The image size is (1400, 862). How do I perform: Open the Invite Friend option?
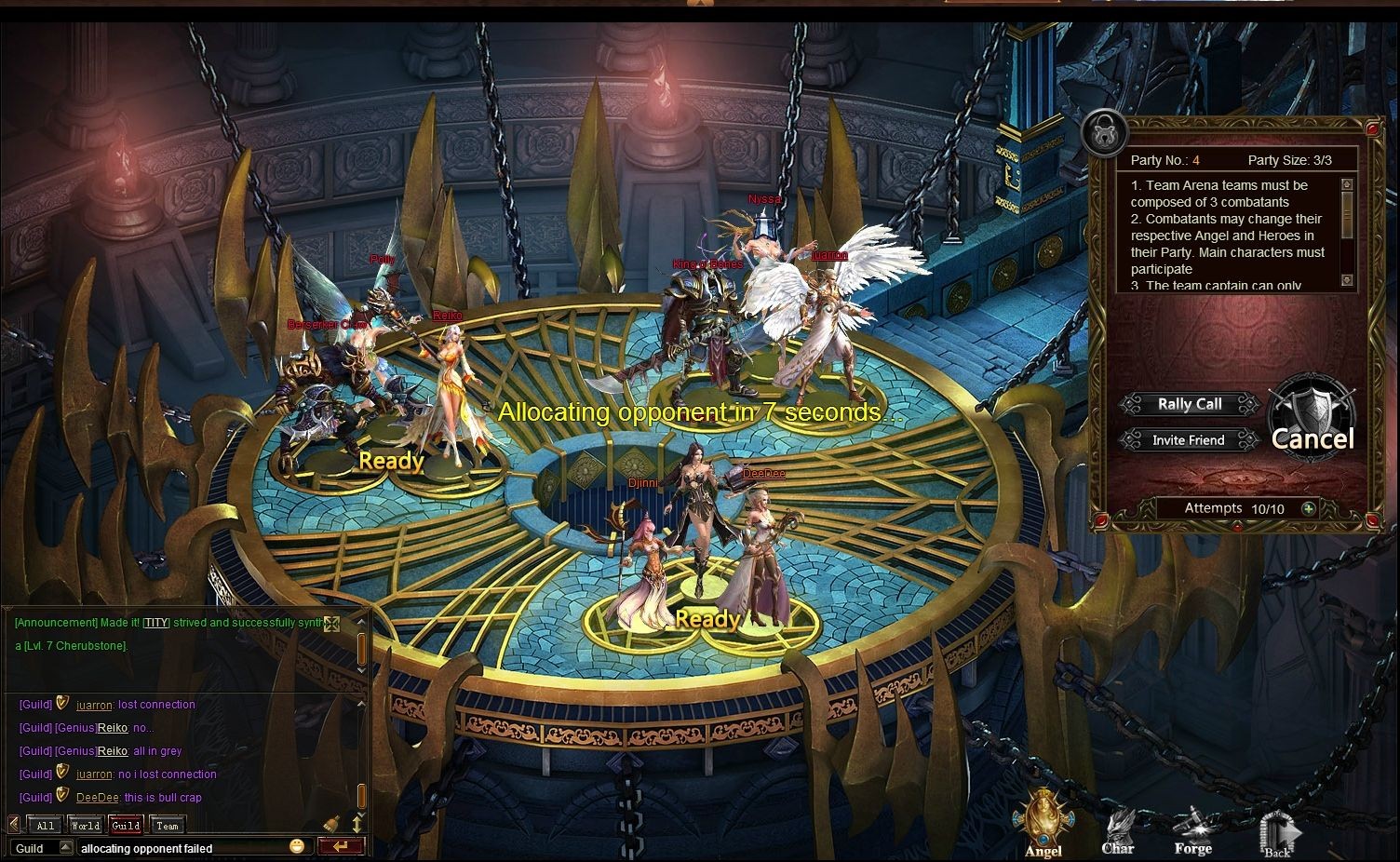point(1188,439)
